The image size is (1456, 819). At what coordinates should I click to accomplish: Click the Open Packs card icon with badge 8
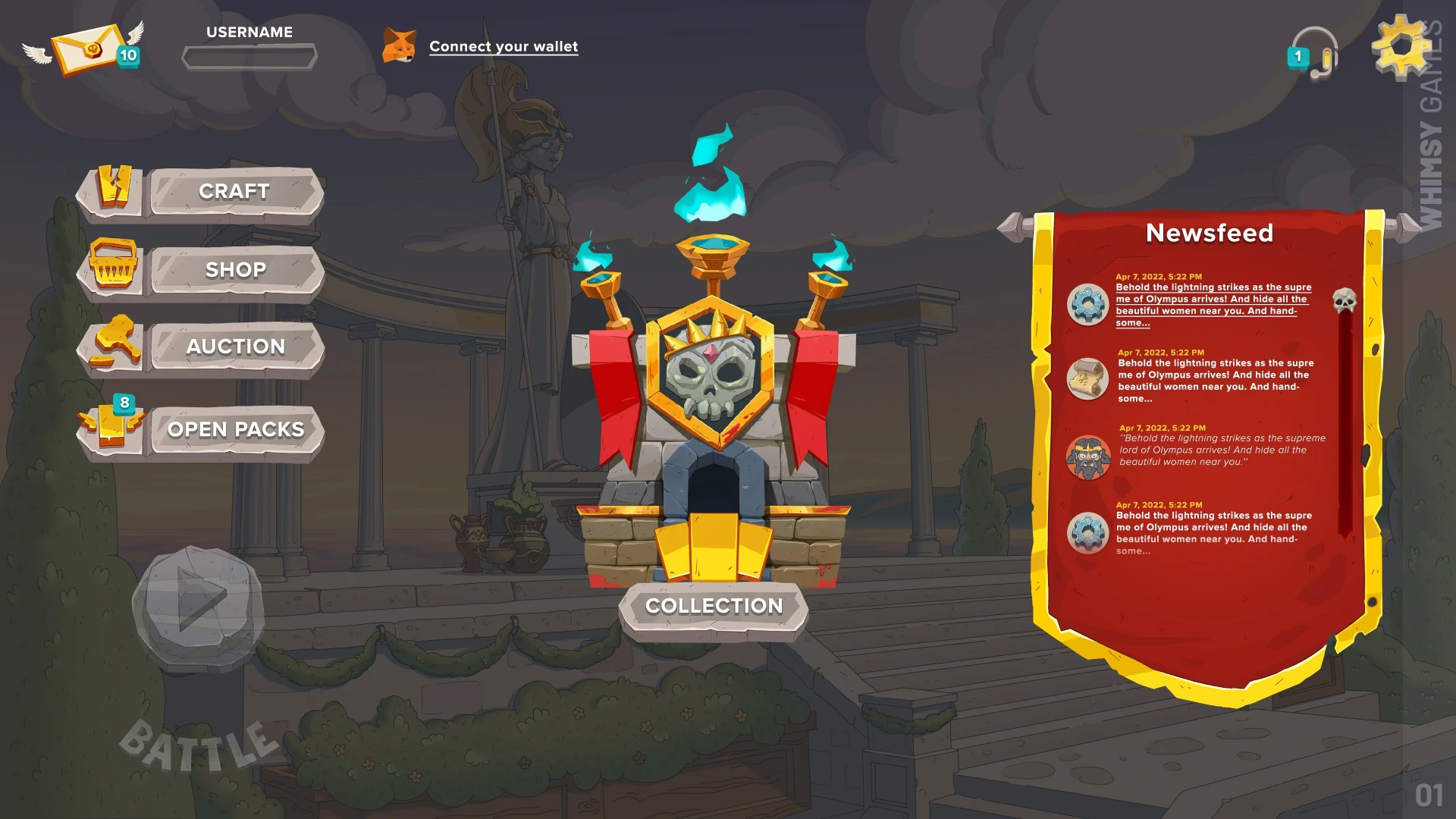click(112, 426)
